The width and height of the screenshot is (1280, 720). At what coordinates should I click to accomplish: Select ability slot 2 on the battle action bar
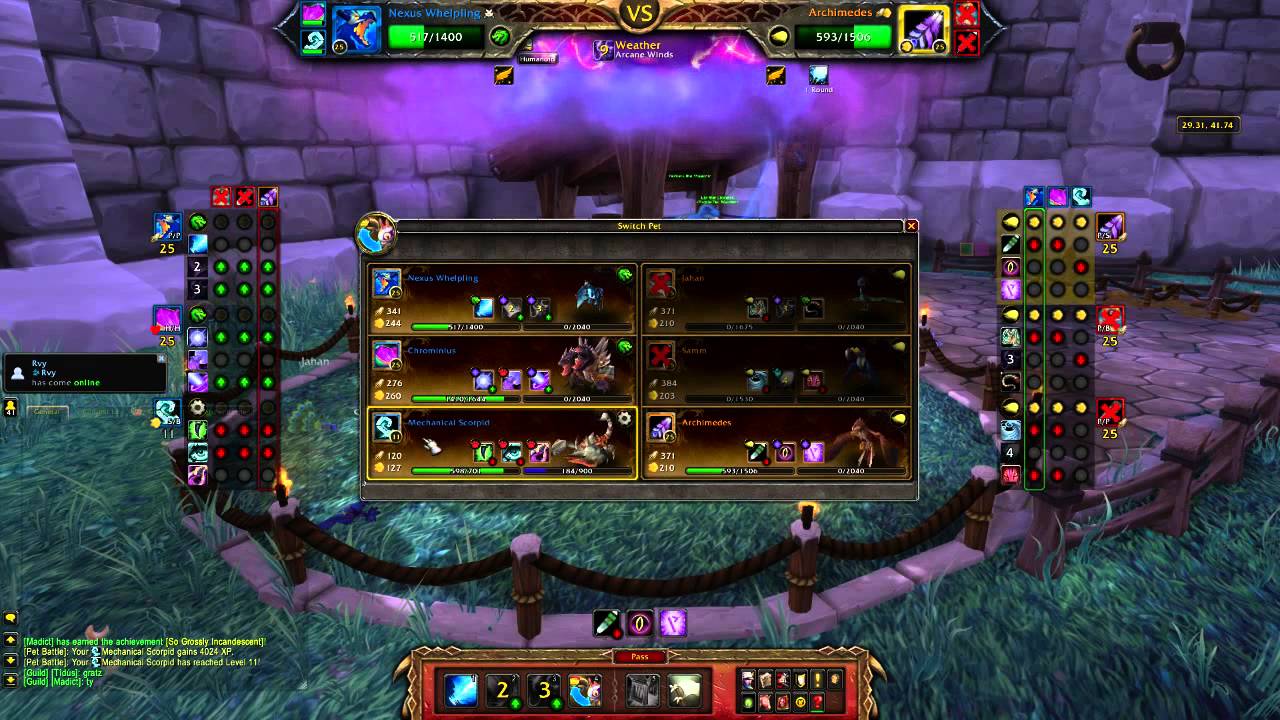click(503, 689)
